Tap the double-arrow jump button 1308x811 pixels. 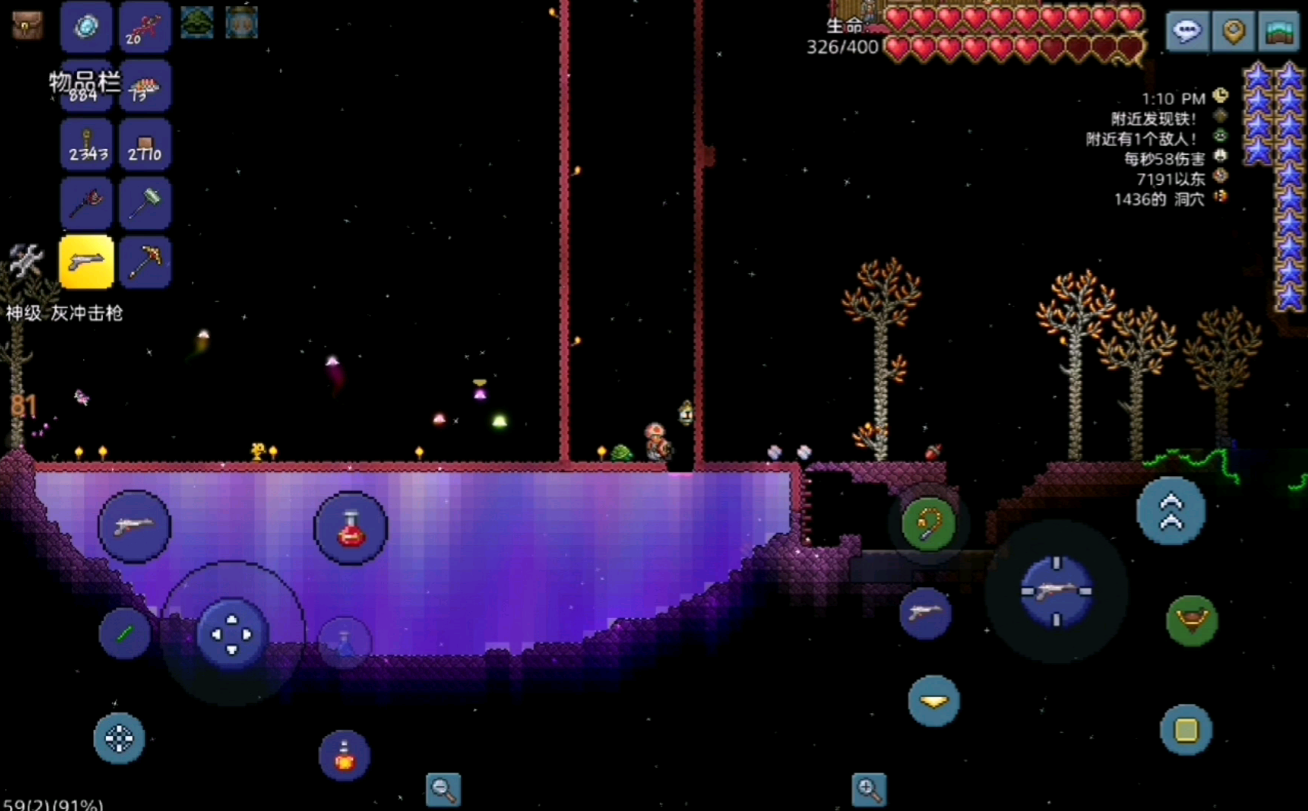point(1171,510)
